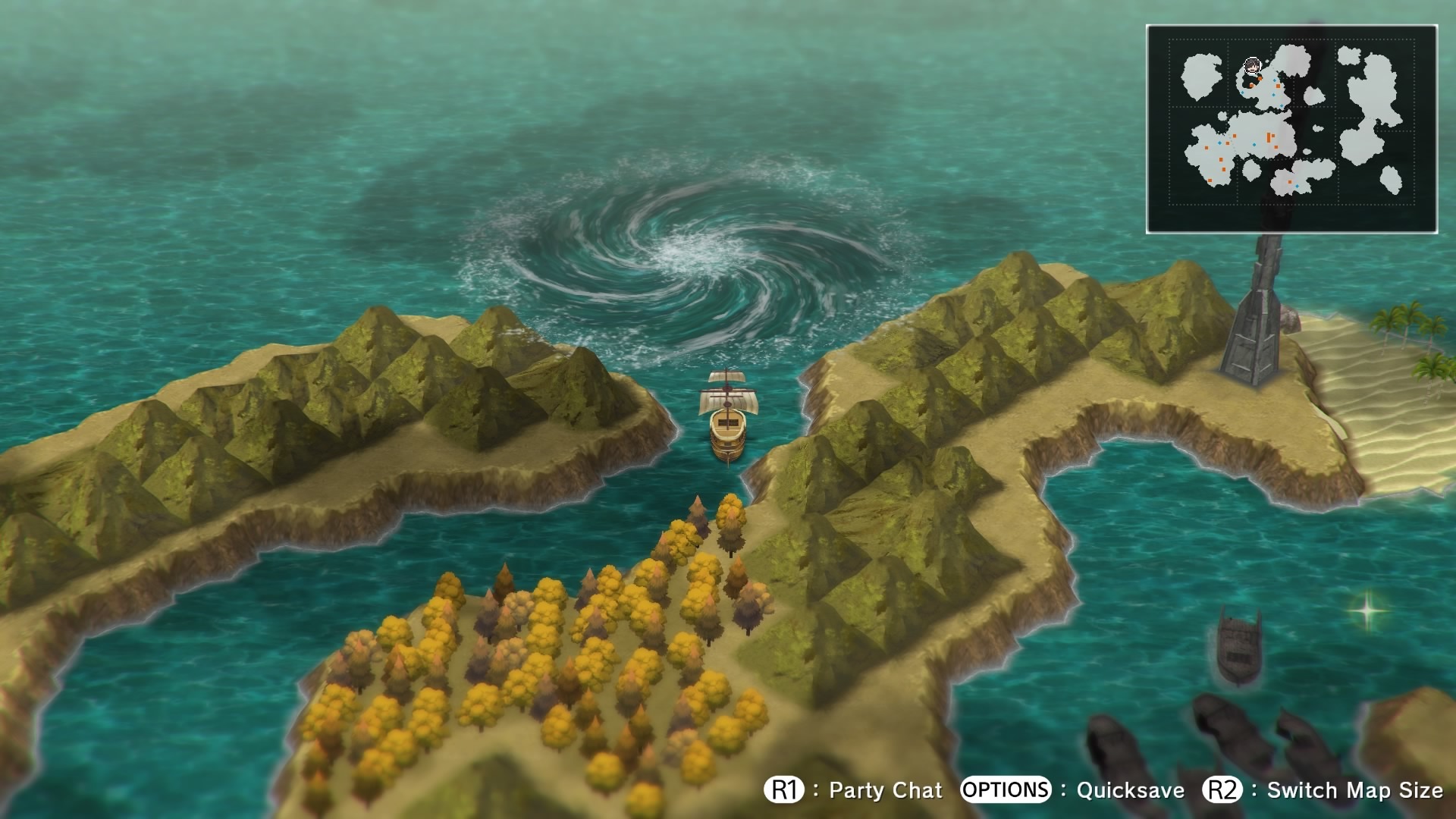Open the world minimap panel
The width and height of the screenshot is (1456, 819).
tap(1291, 129)
